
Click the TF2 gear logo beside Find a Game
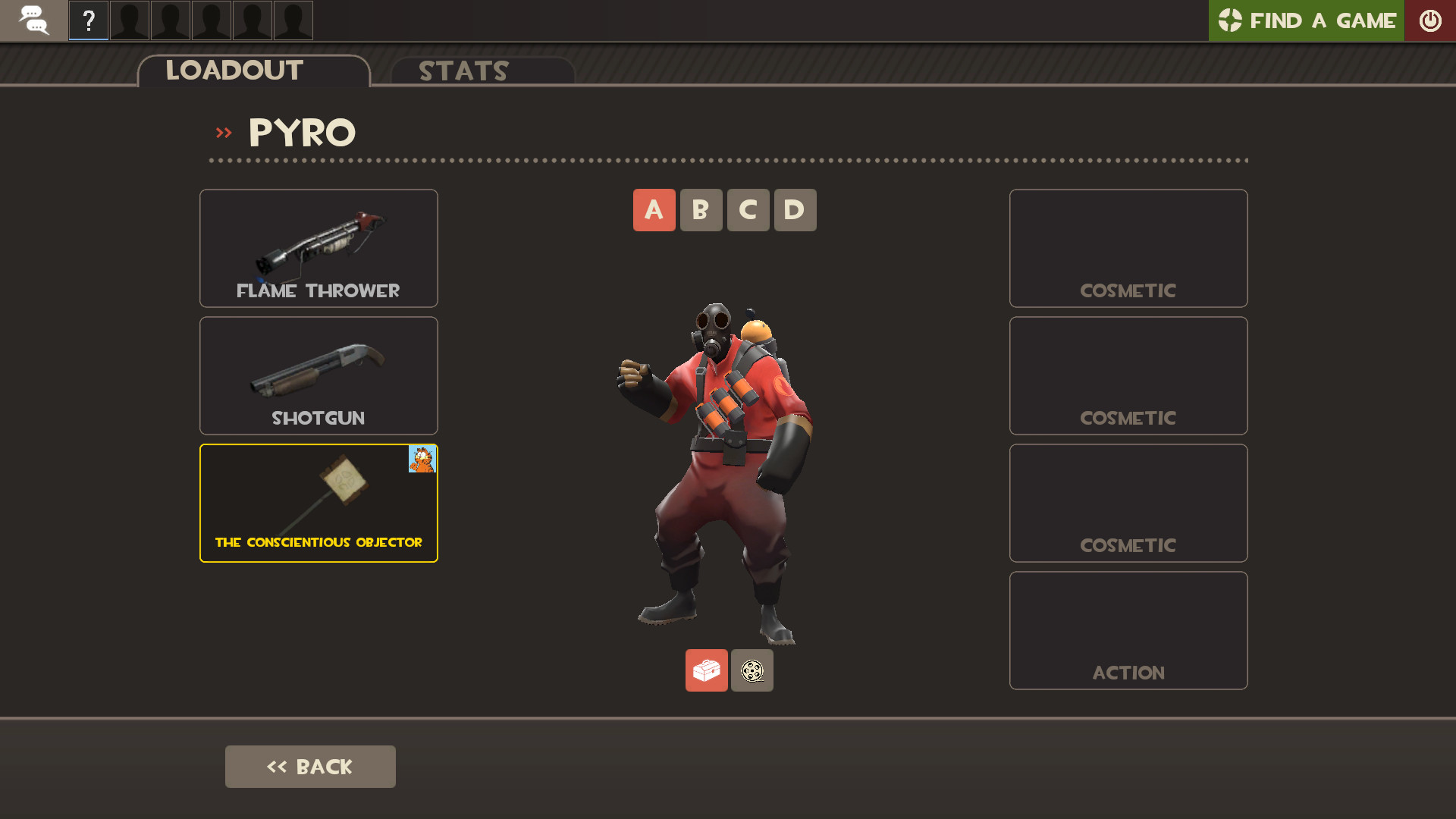tap(1230, 20)
